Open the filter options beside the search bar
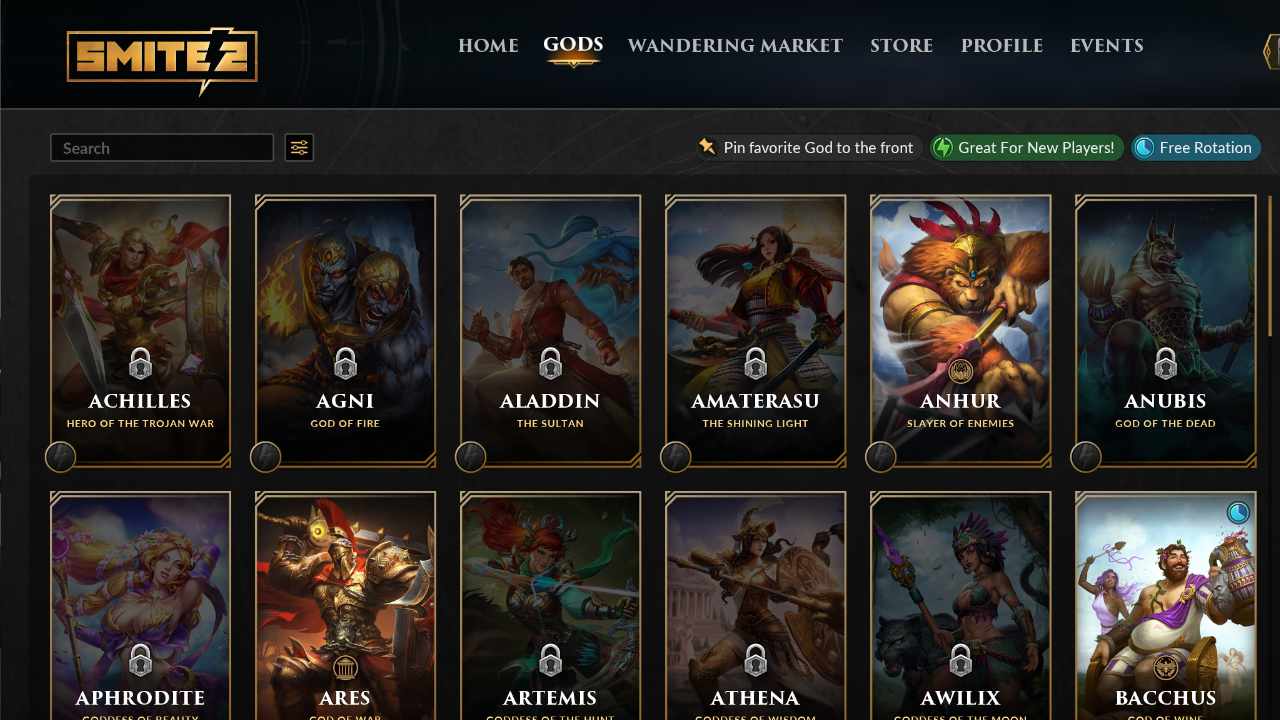This screenshot has width=1280, height=720. coord(298,147)
